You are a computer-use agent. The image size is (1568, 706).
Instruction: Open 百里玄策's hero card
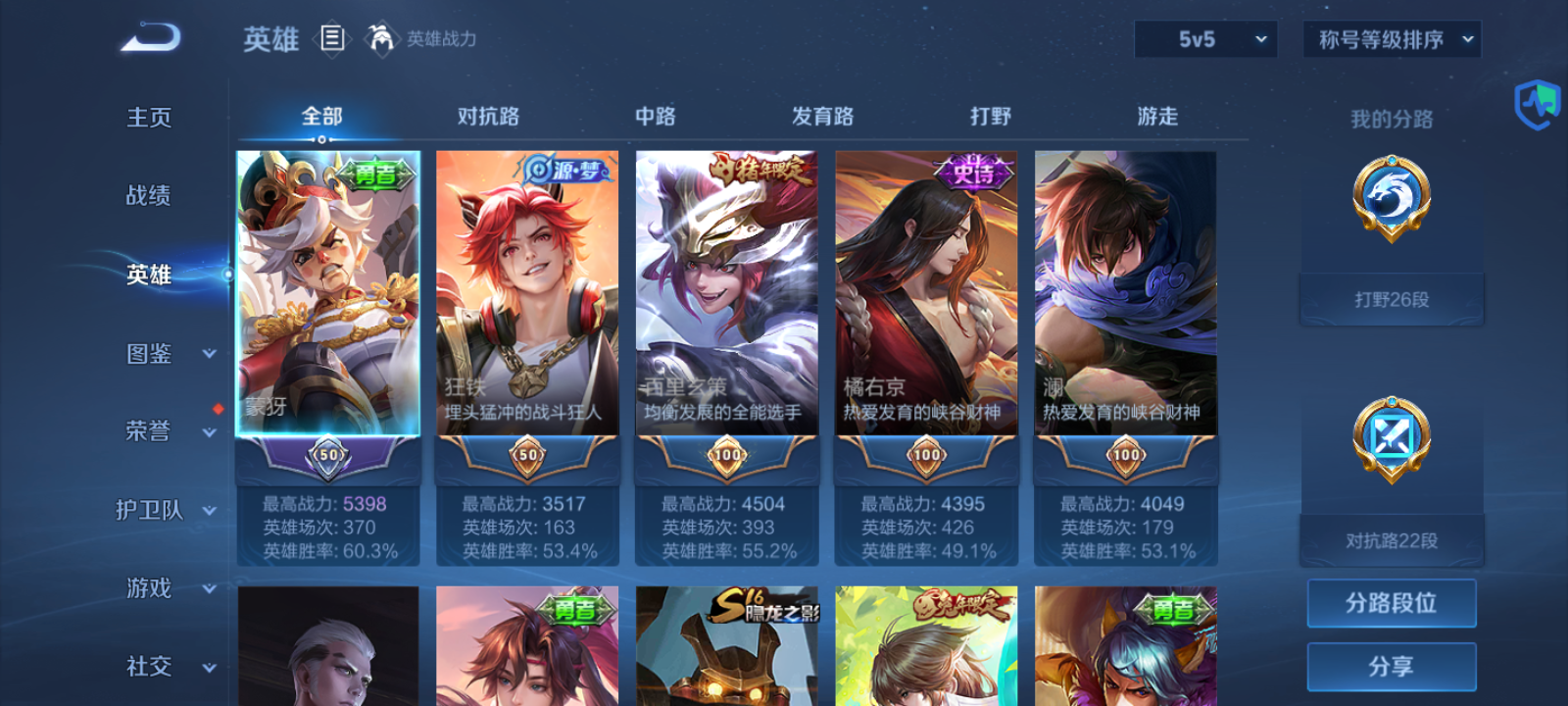[x=725, y=294]
